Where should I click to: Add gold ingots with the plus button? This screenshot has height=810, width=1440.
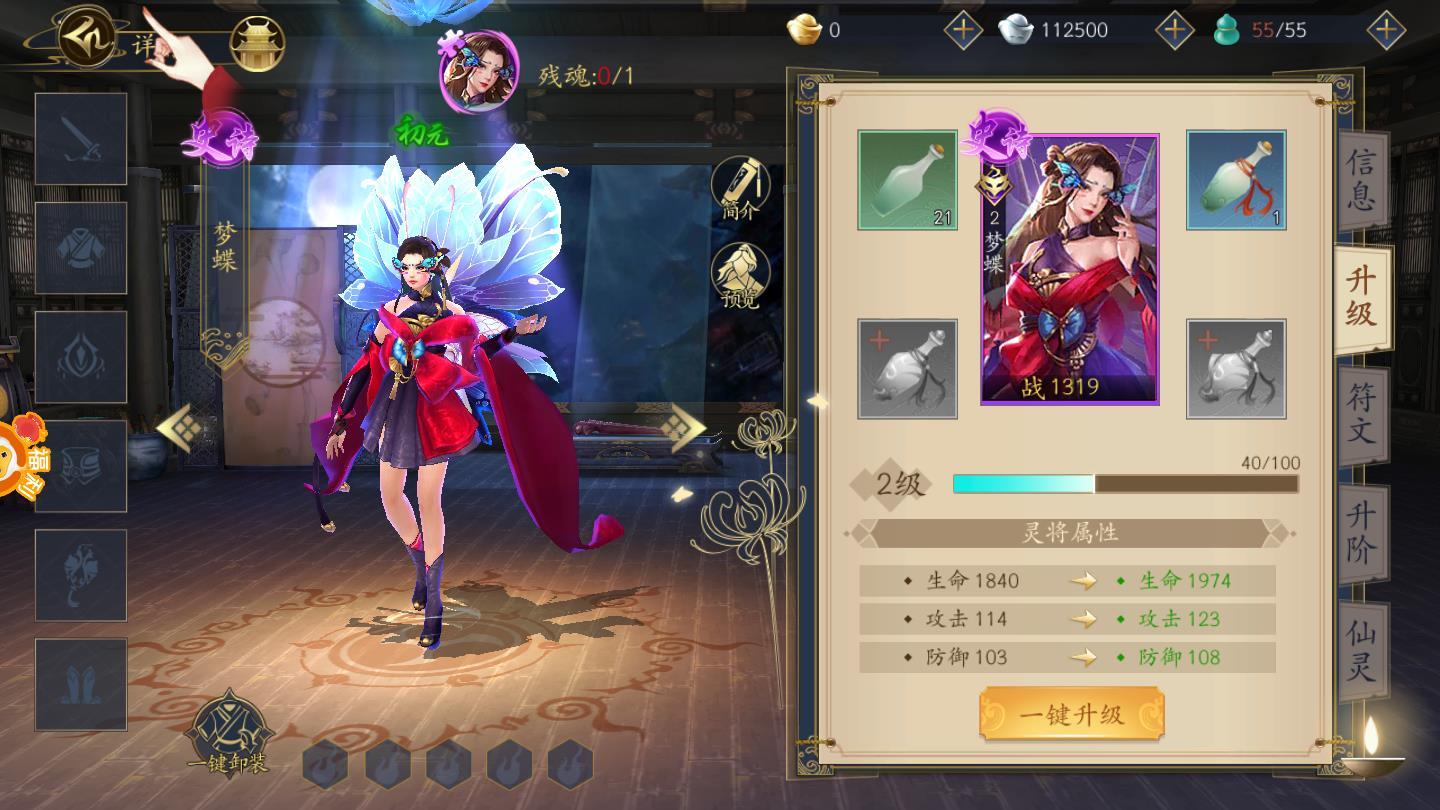[963, 30]
